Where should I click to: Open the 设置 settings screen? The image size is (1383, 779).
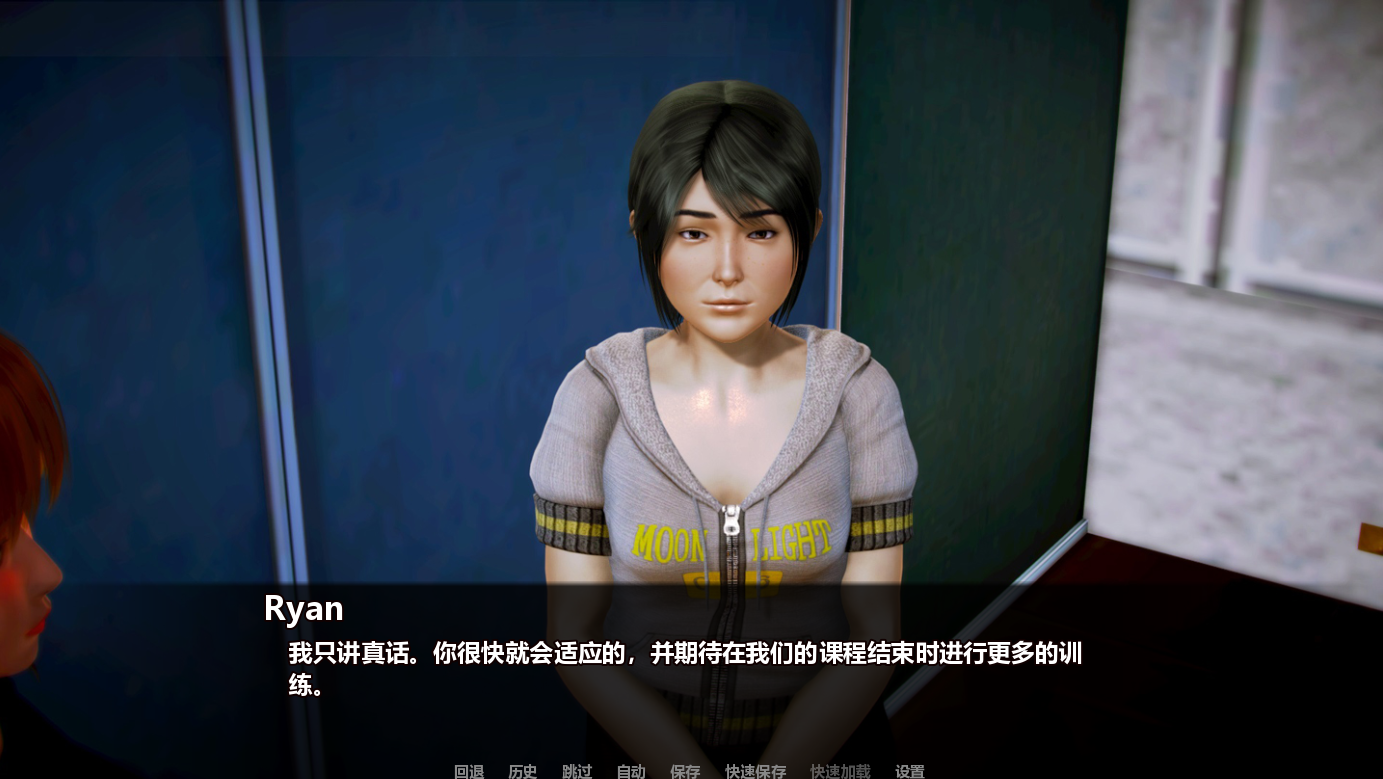pyautogui.click(x=909, y=771)
